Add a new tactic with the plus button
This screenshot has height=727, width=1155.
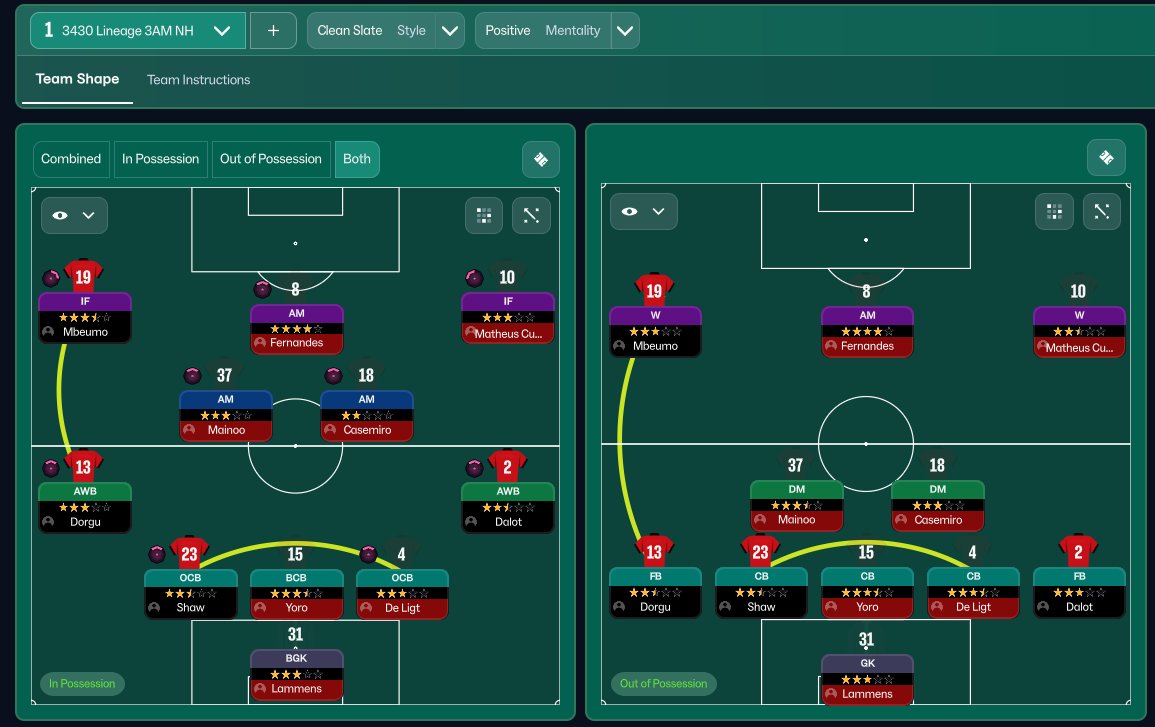(x=273, y=31)
